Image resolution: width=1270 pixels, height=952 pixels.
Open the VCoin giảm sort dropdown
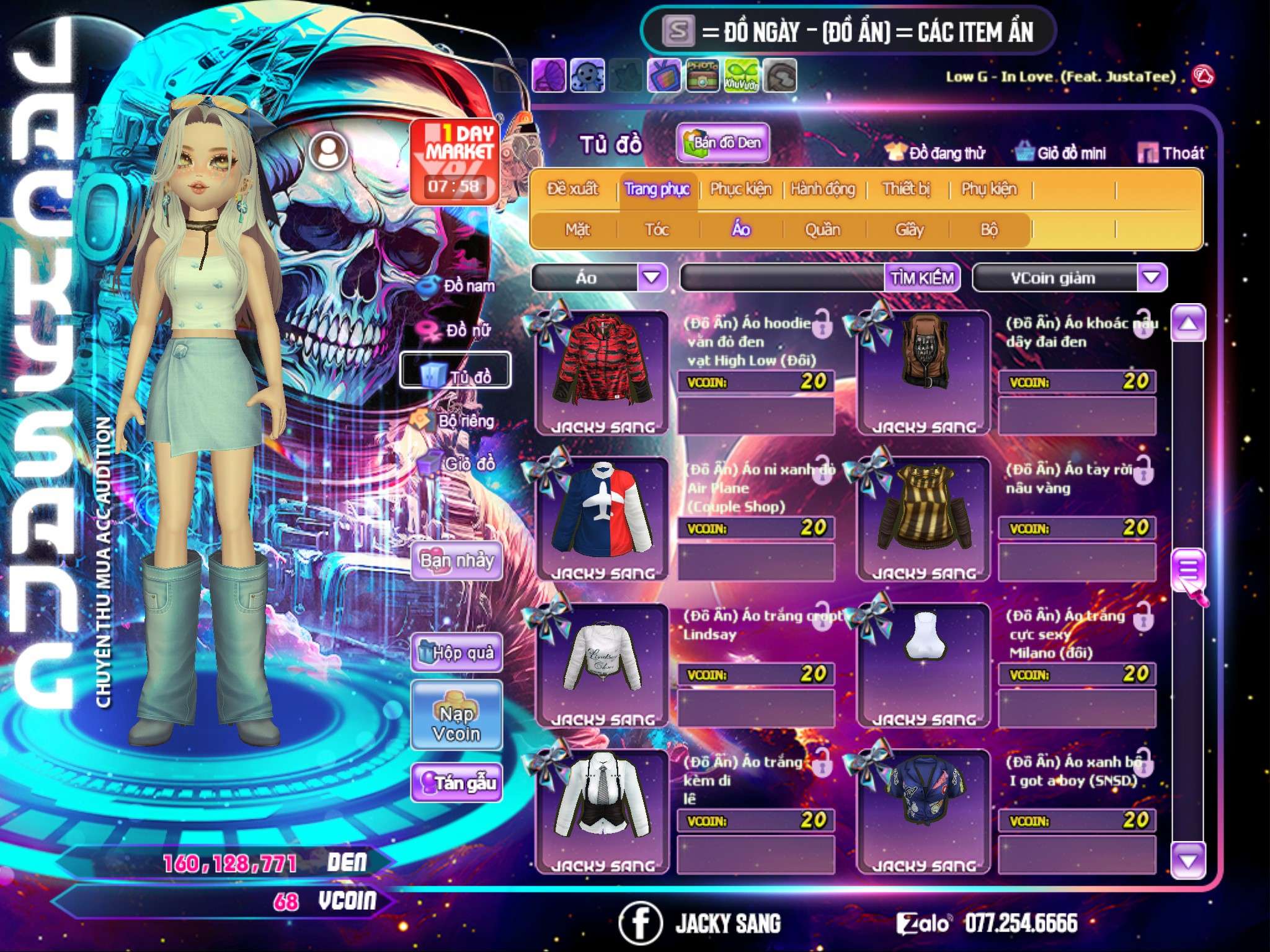(1151, 278)
